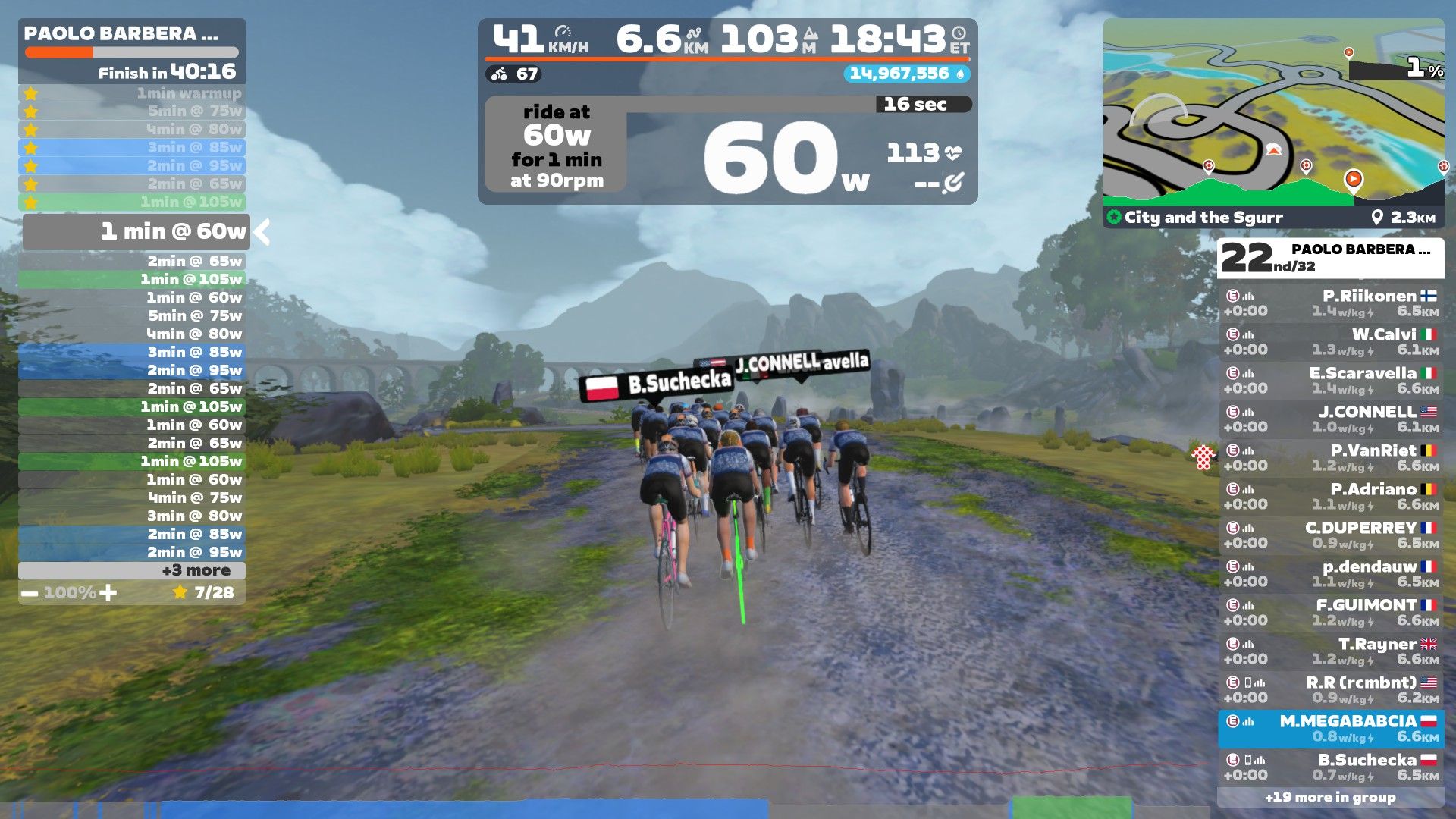Decrease workout intensity with the minus button
Screen dimensions: 1456x819
point(30,593)
